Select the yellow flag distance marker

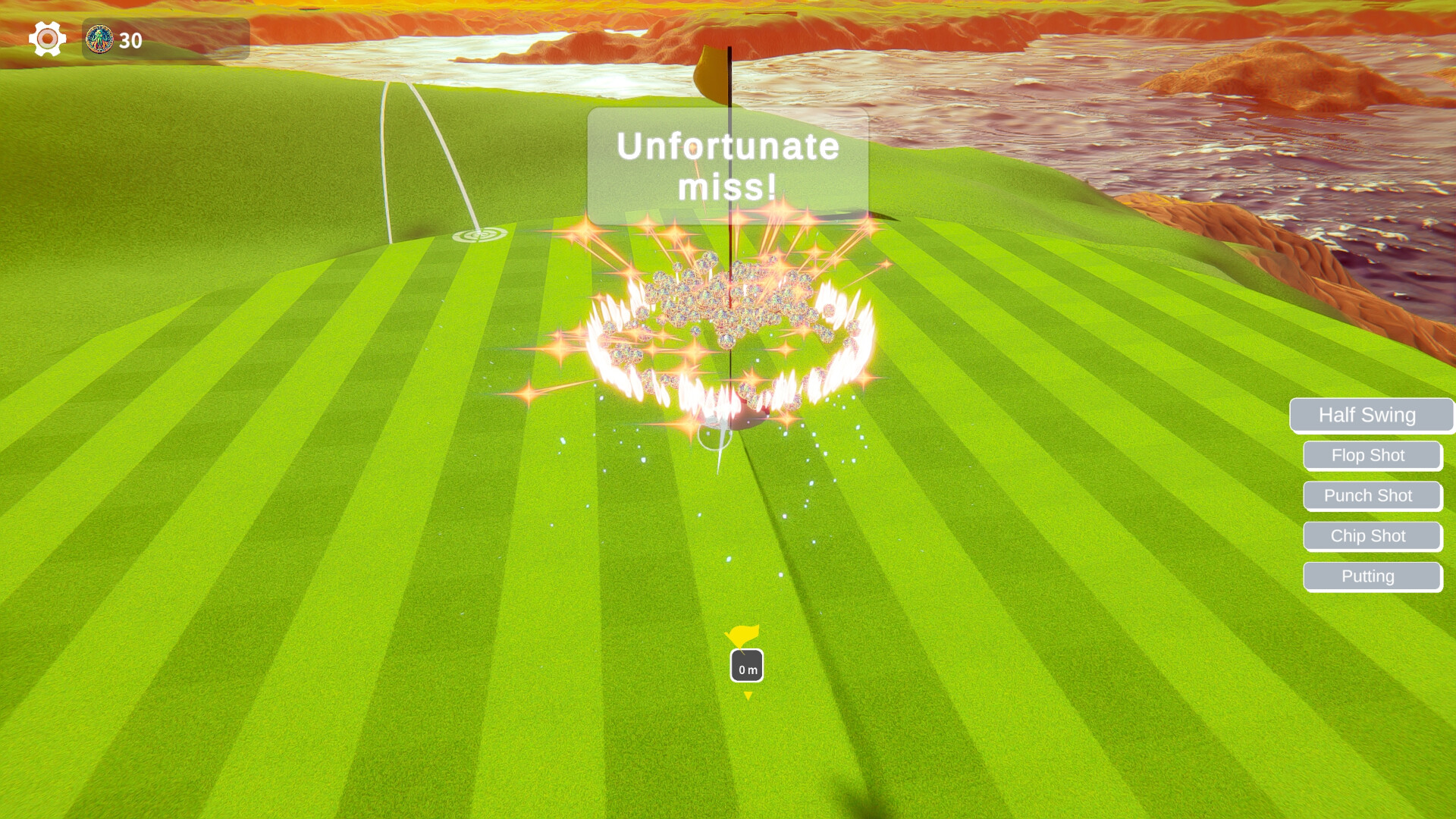pyautogui.click(x=744, y=637)
